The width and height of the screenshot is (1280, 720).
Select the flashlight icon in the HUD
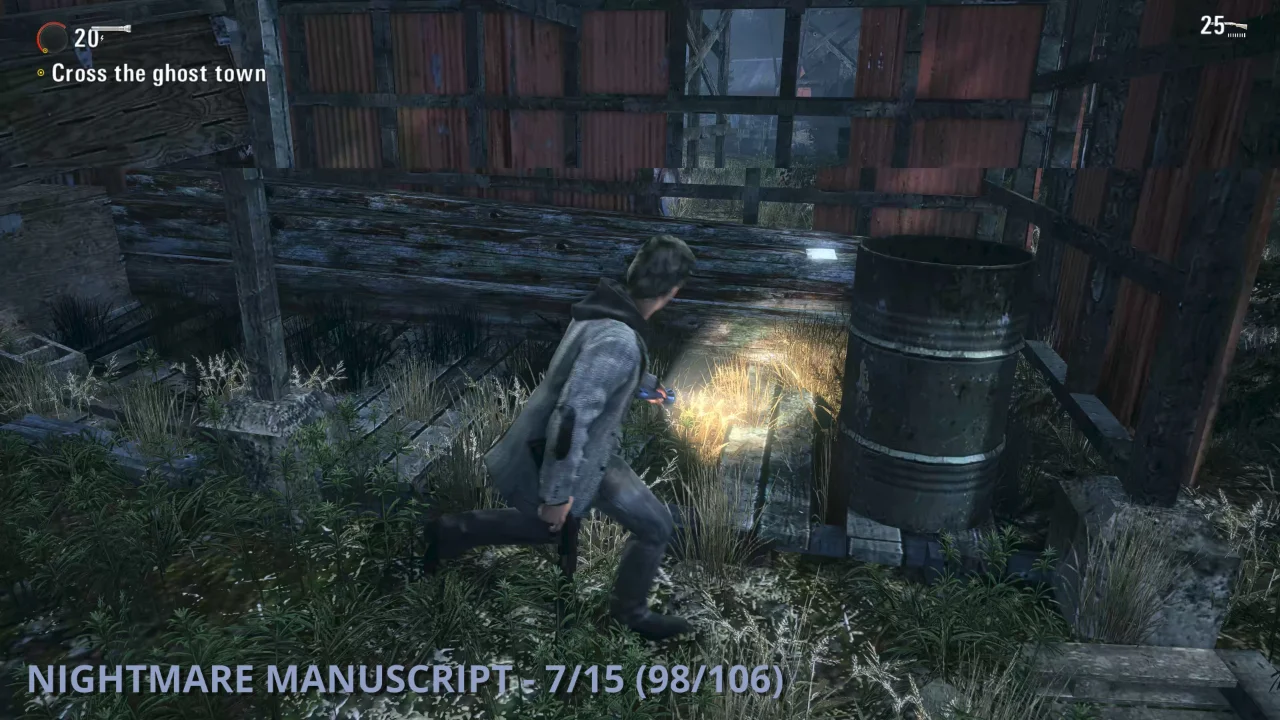[112, 28]
